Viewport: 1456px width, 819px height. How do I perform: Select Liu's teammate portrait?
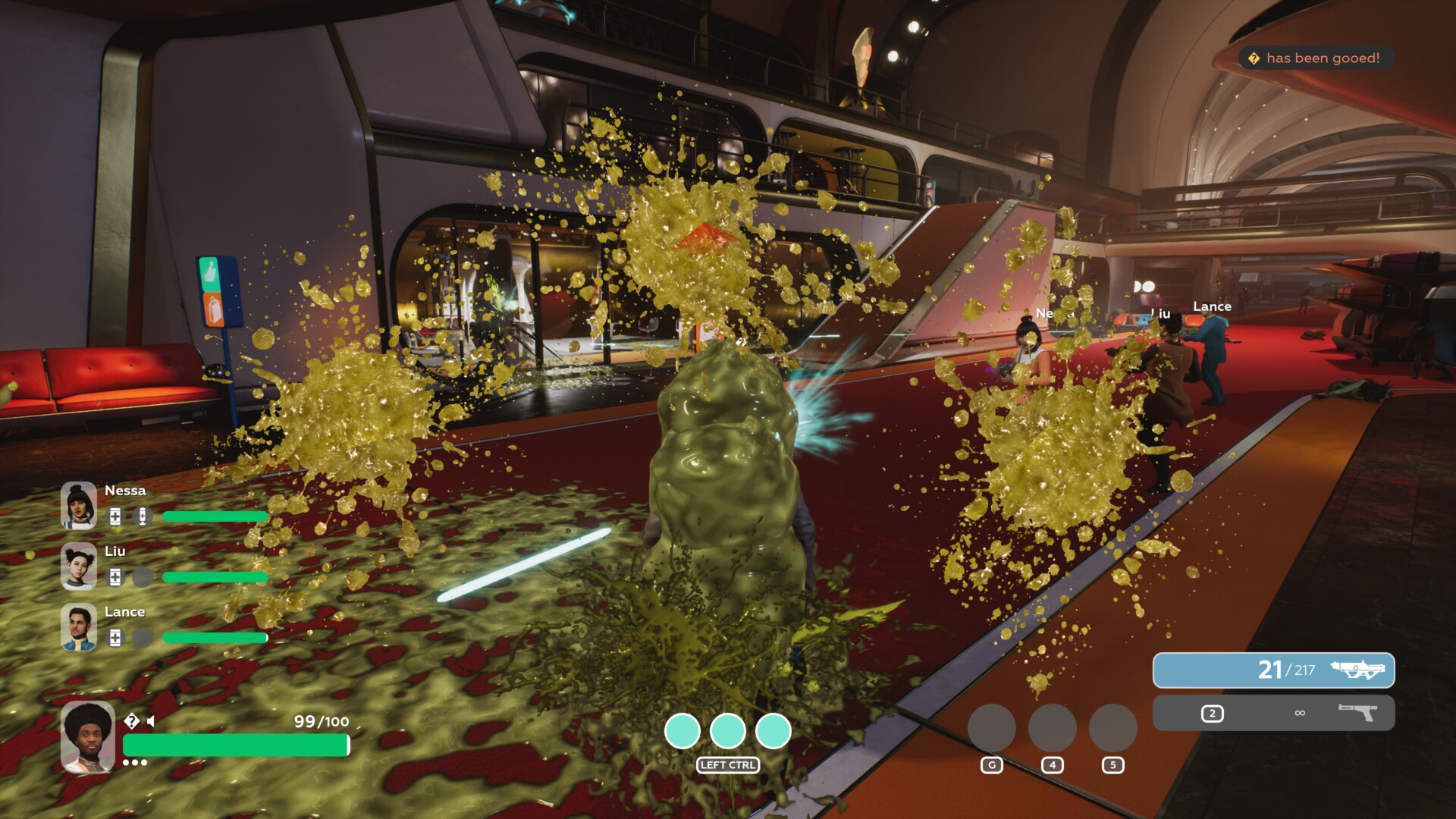79,566
